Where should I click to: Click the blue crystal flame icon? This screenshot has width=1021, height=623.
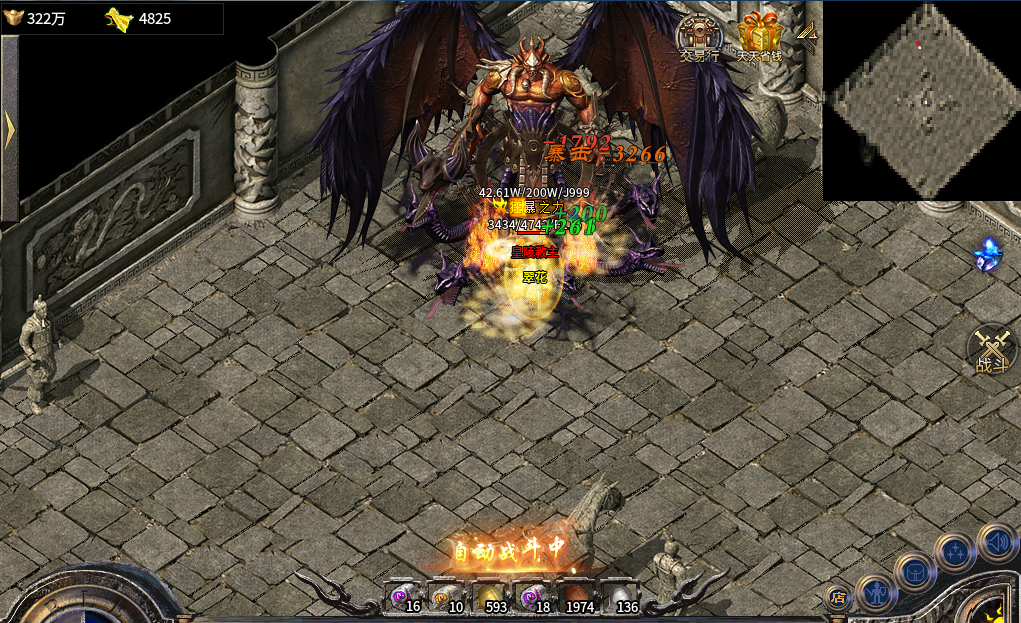989,254
